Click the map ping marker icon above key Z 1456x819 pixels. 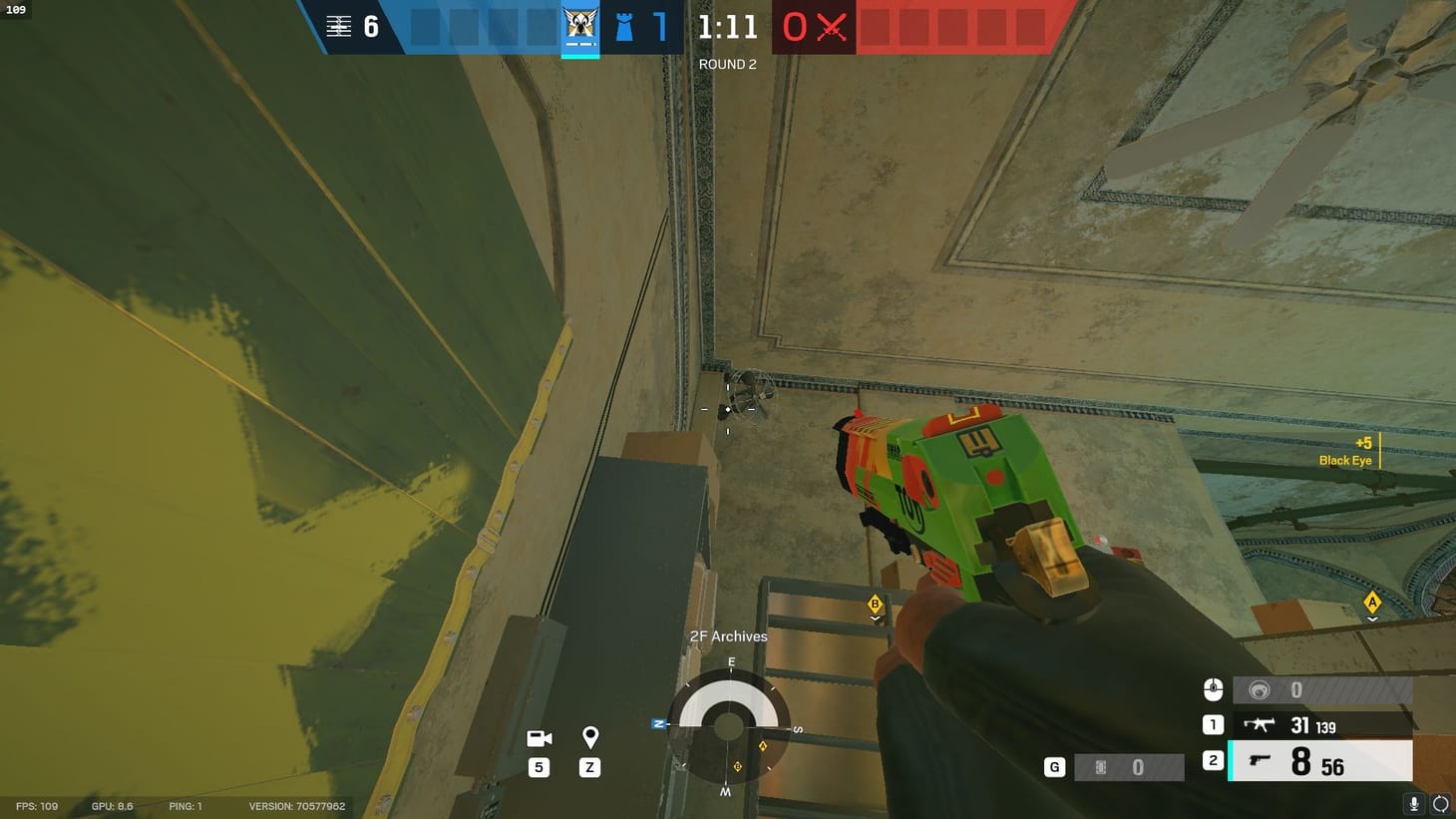tap(589, 738)
